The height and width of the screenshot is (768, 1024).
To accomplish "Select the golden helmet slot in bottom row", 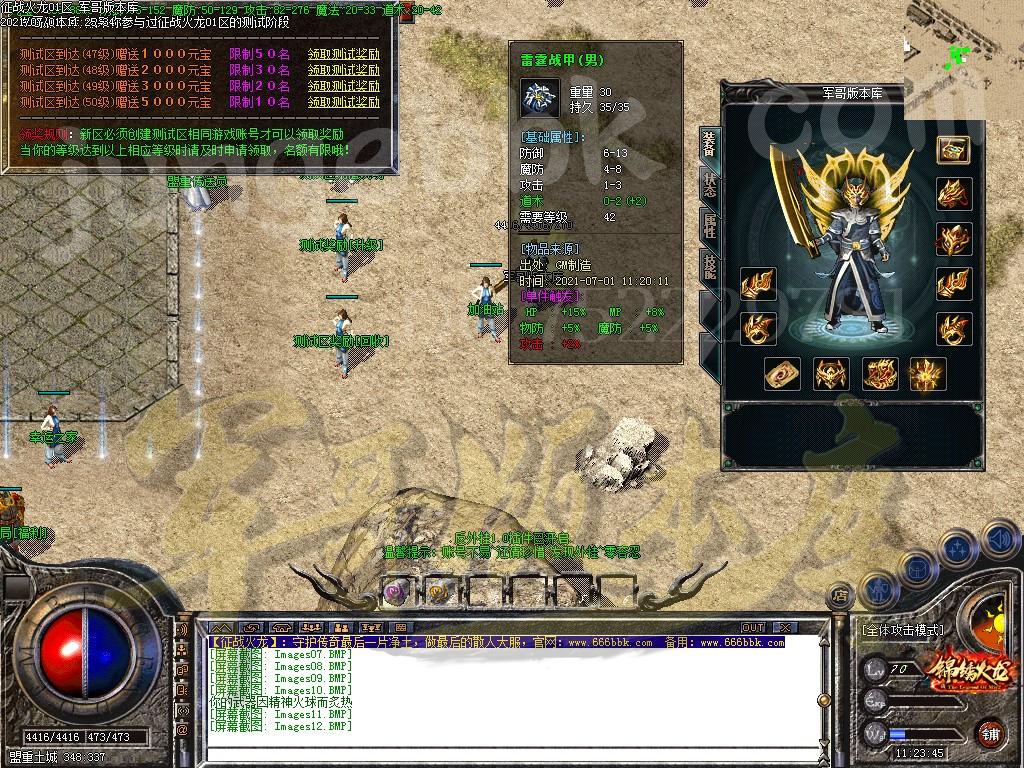I will 831,375.
